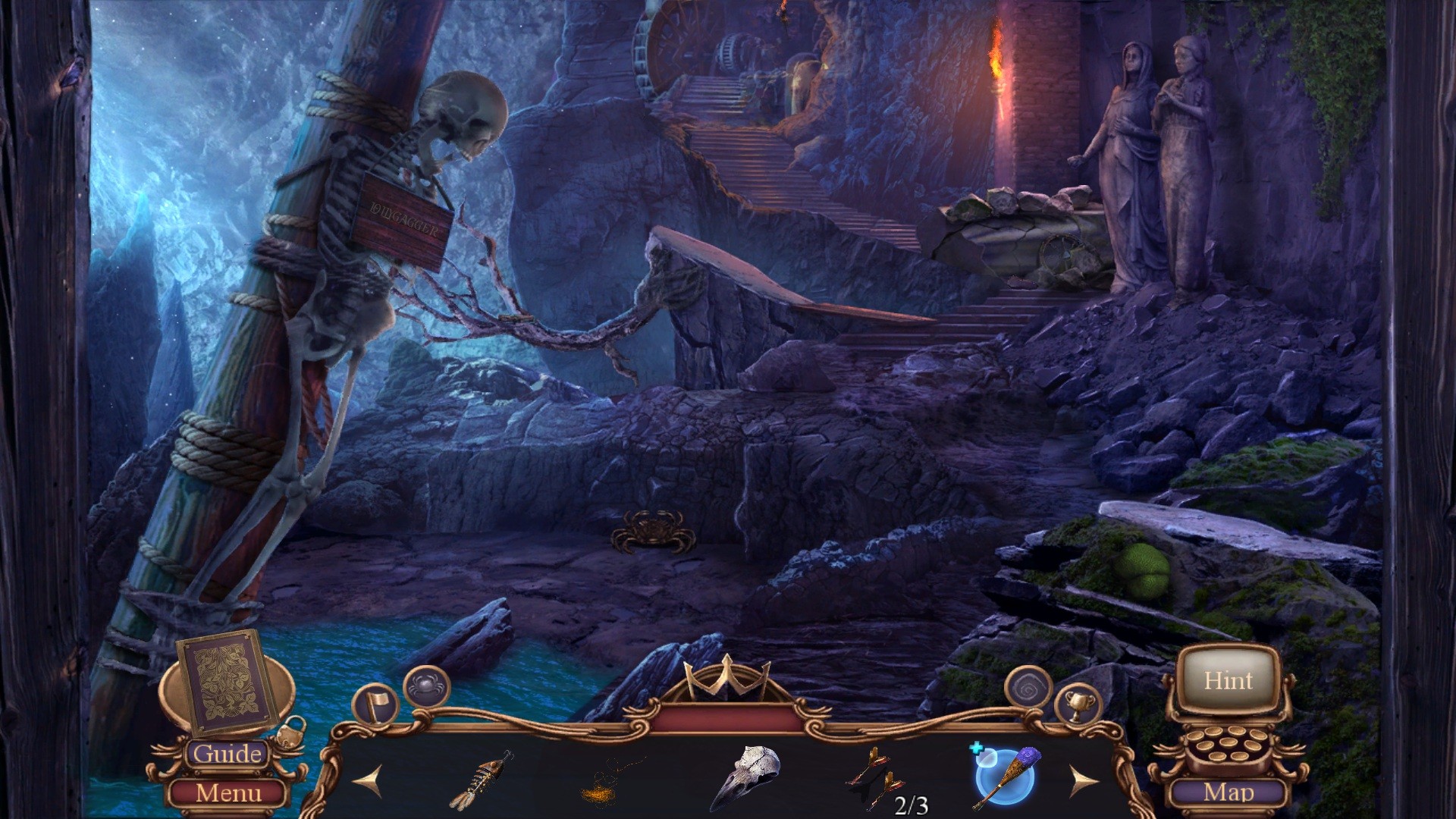This screenshot has height=819, width=1456.
Task: Click the Guide label
Action: click(x=227, y=755)
